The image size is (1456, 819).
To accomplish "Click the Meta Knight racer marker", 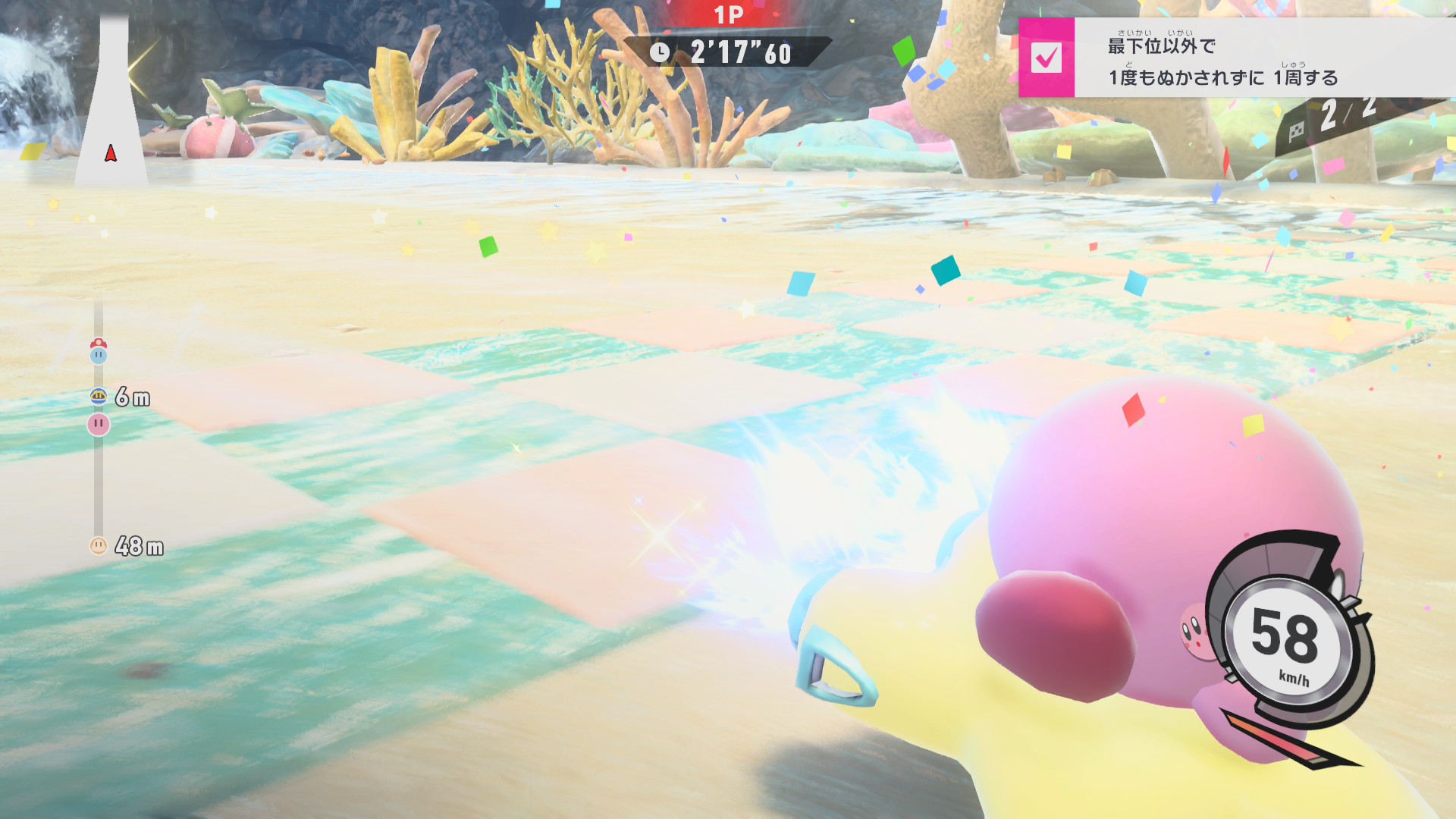I will (99, 396).
